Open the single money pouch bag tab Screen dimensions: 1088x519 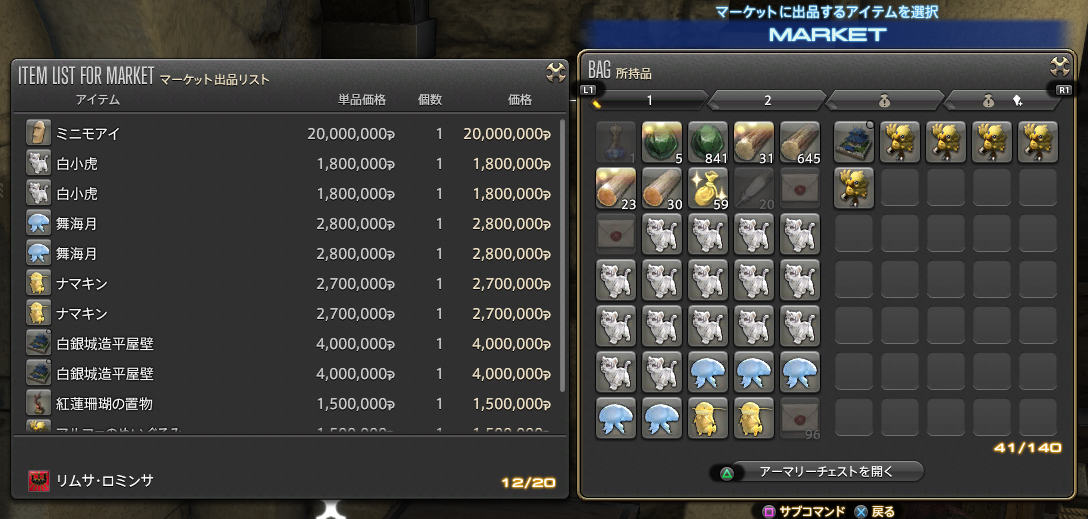885,100
